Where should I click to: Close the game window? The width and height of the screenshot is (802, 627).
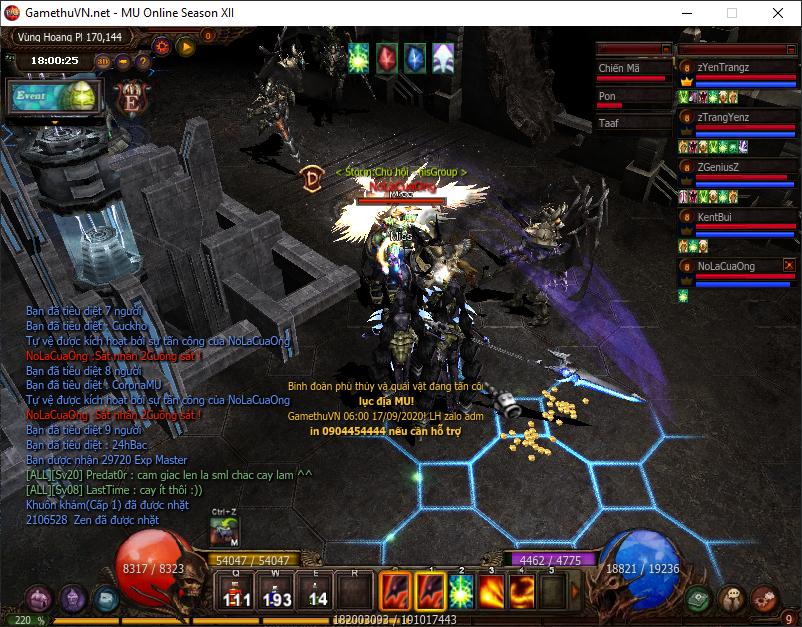(x=777, y=14)
